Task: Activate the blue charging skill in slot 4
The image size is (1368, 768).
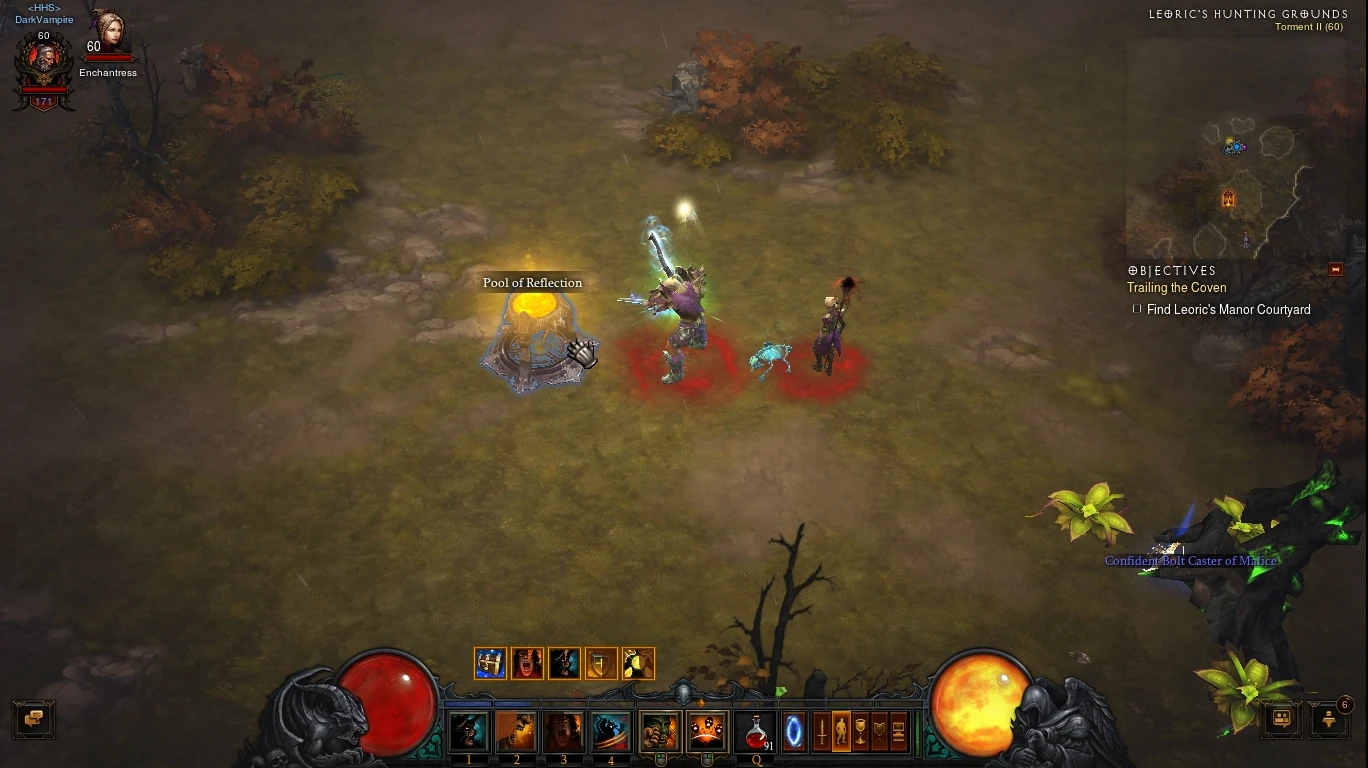Action: (x=610, y=732)
